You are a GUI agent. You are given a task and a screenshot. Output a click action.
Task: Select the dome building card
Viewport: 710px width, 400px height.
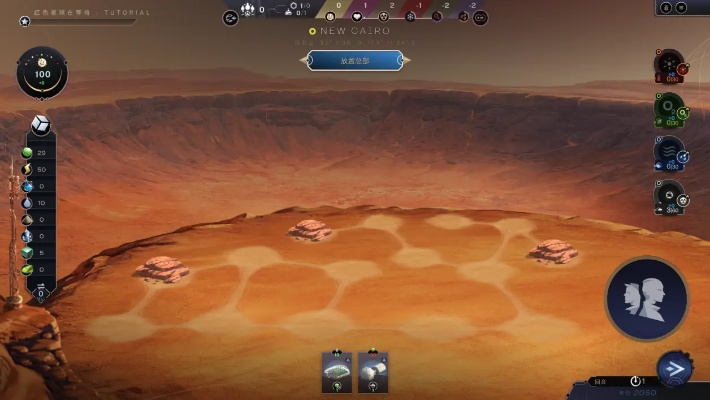[x=337, y=372]
